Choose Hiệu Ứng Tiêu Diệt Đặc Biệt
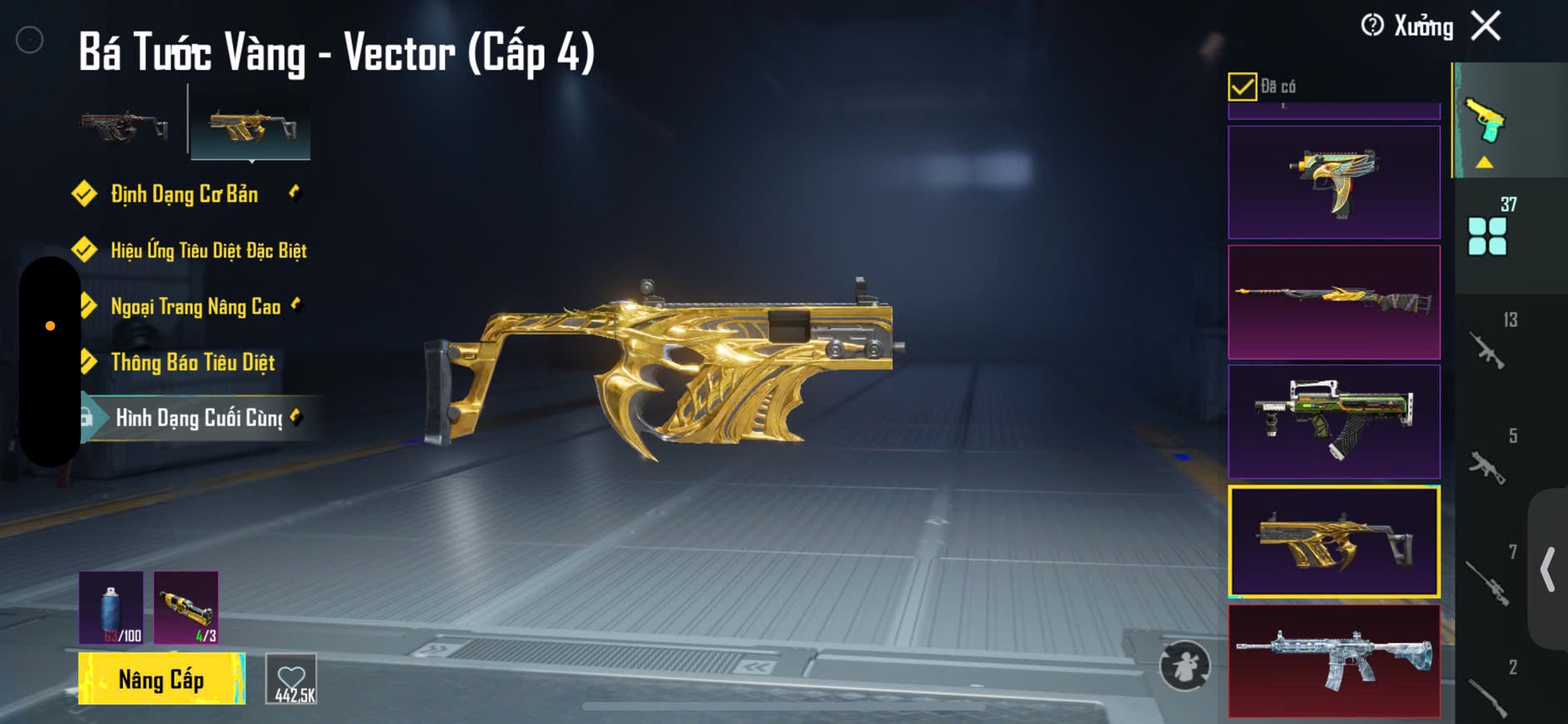The height and width of the screenshot is (724, 1568). (208, 250)
